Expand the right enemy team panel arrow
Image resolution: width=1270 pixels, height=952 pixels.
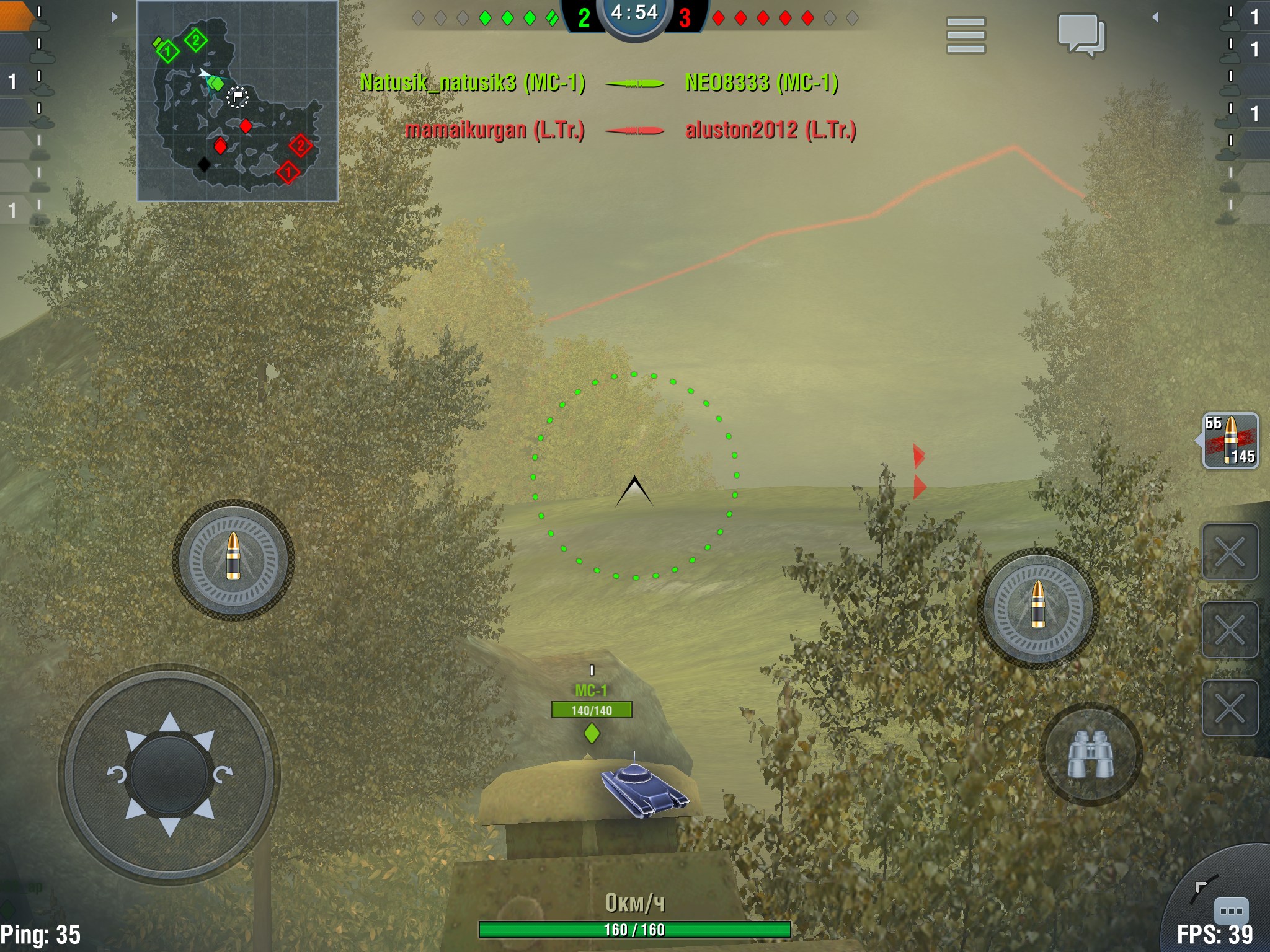(1155, 17)
